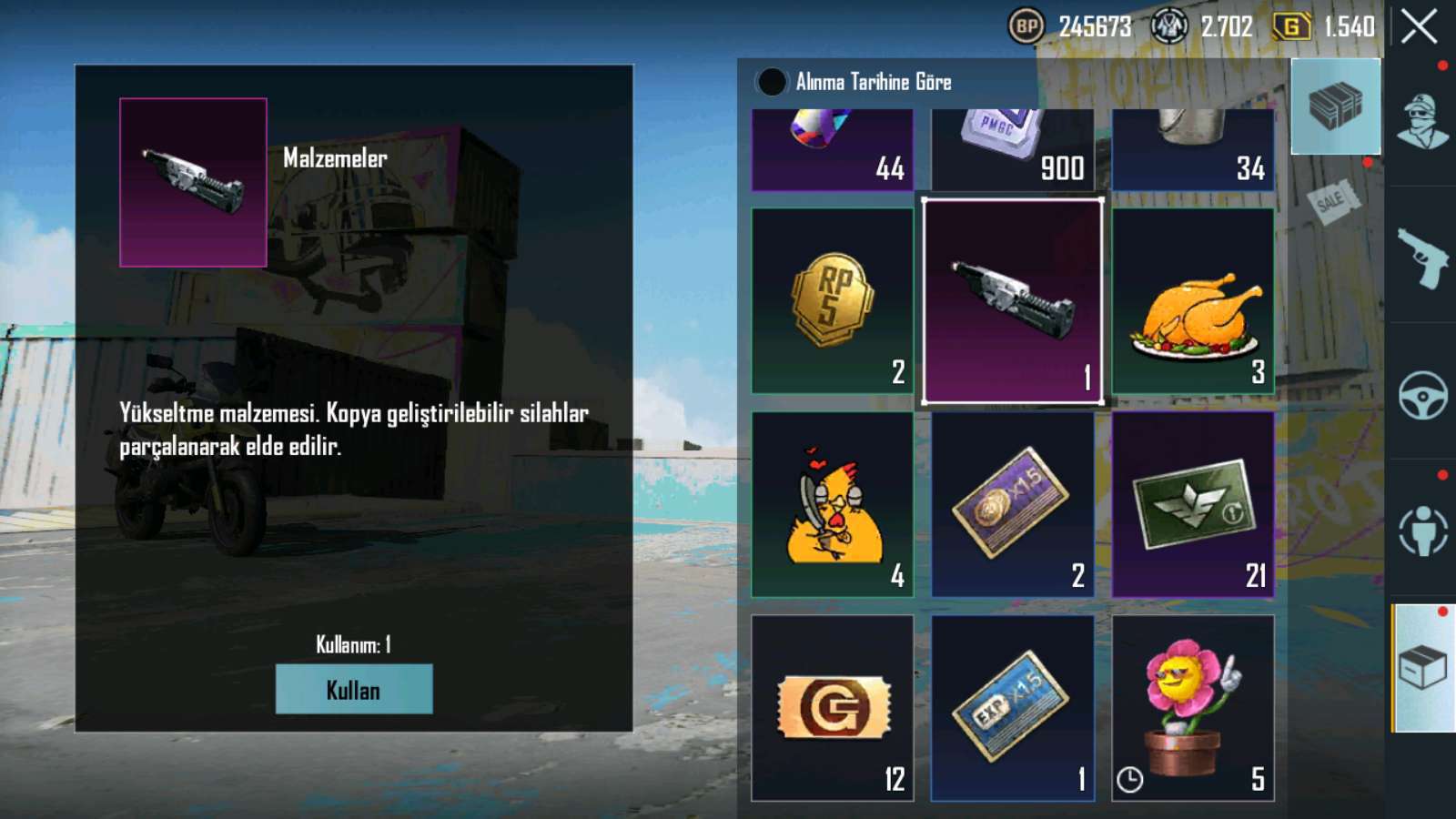Open the weapon skins pistol tab
Viewport: 1456px width, 819px height.
click(x=1422, y=258)
